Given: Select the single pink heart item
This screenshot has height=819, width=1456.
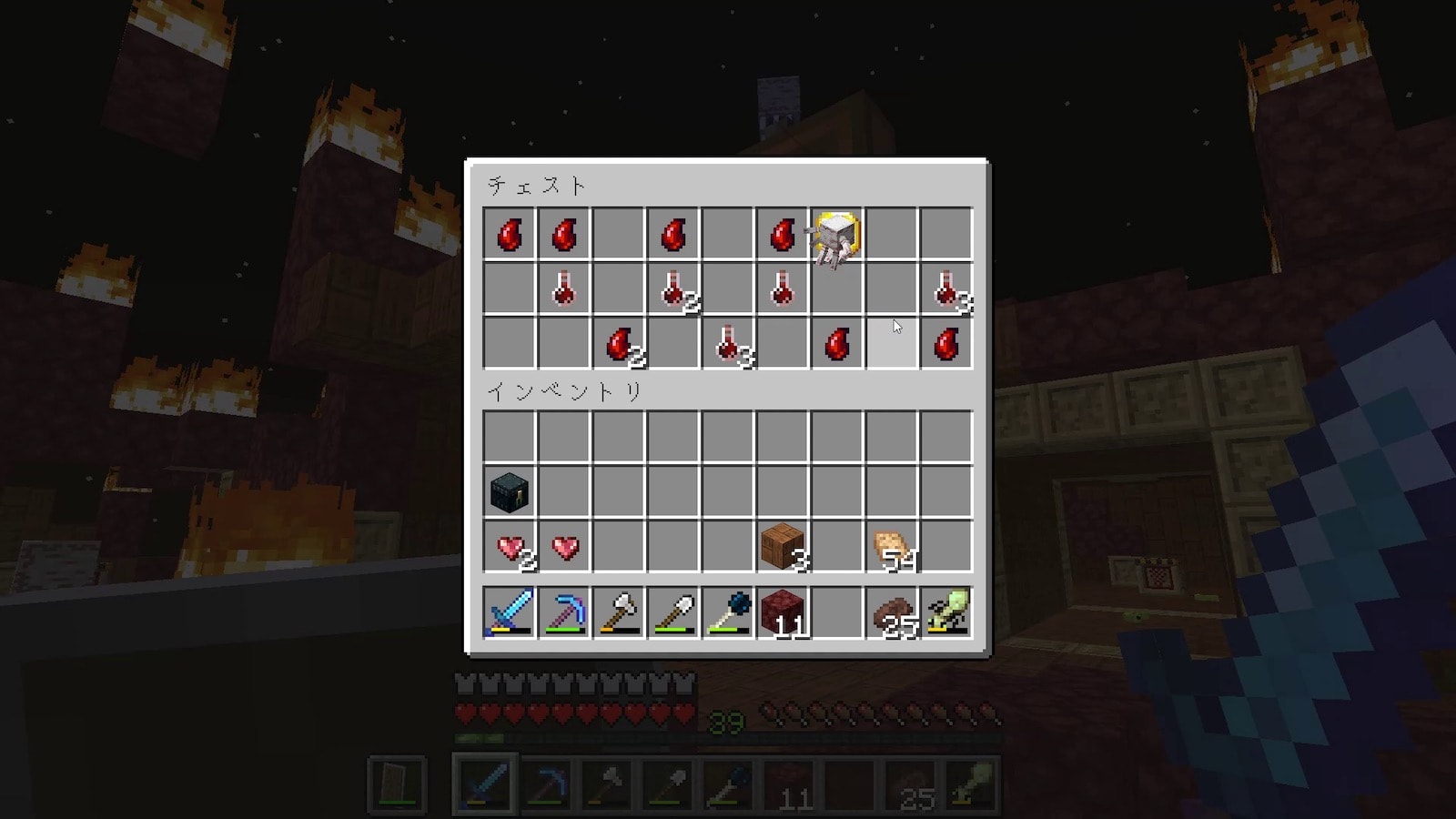Looking at the screenshot, I should (x=564, y=547).
